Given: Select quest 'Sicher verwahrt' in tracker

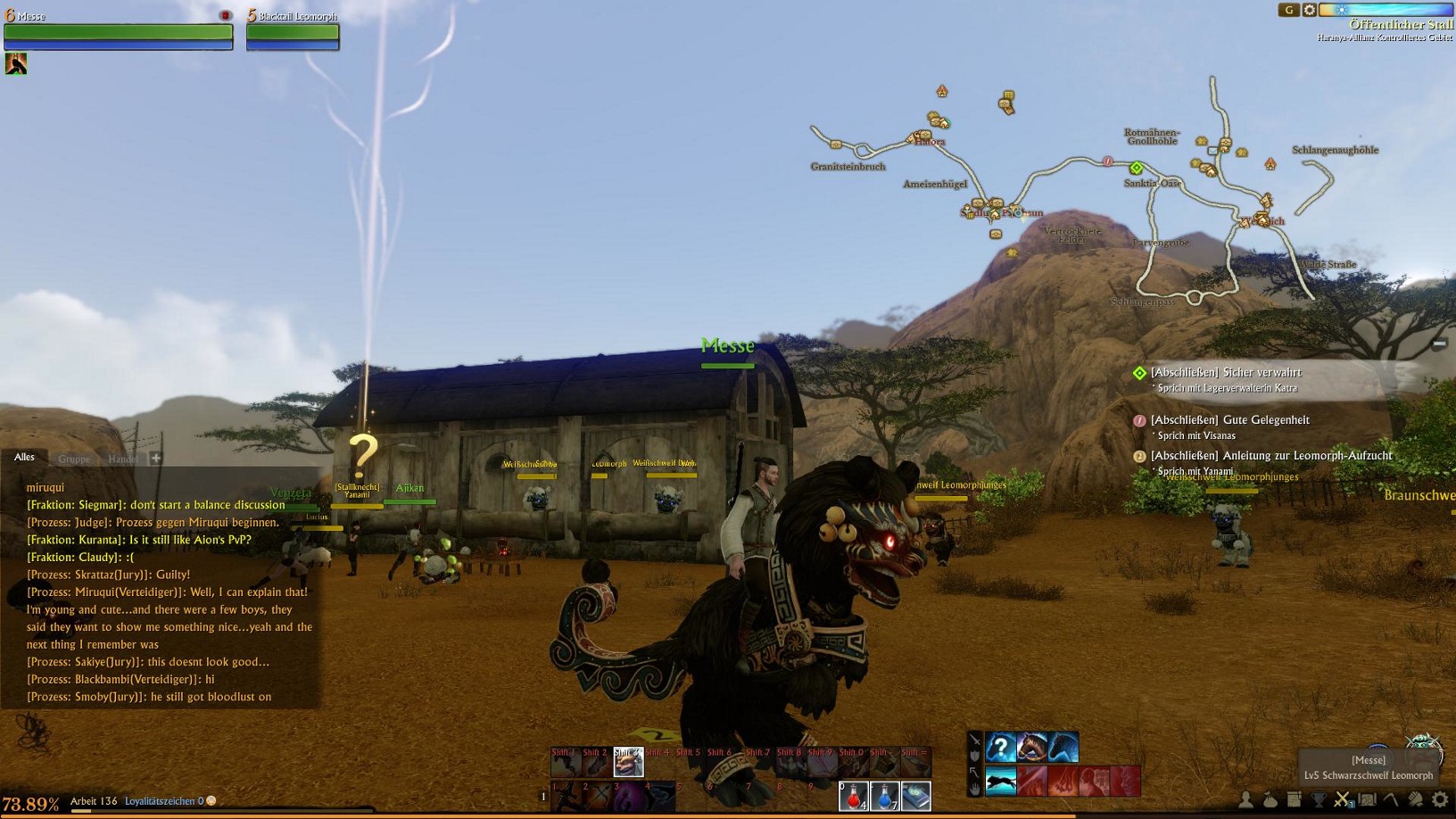Looking at the screenshot, I should [1225, 373].
